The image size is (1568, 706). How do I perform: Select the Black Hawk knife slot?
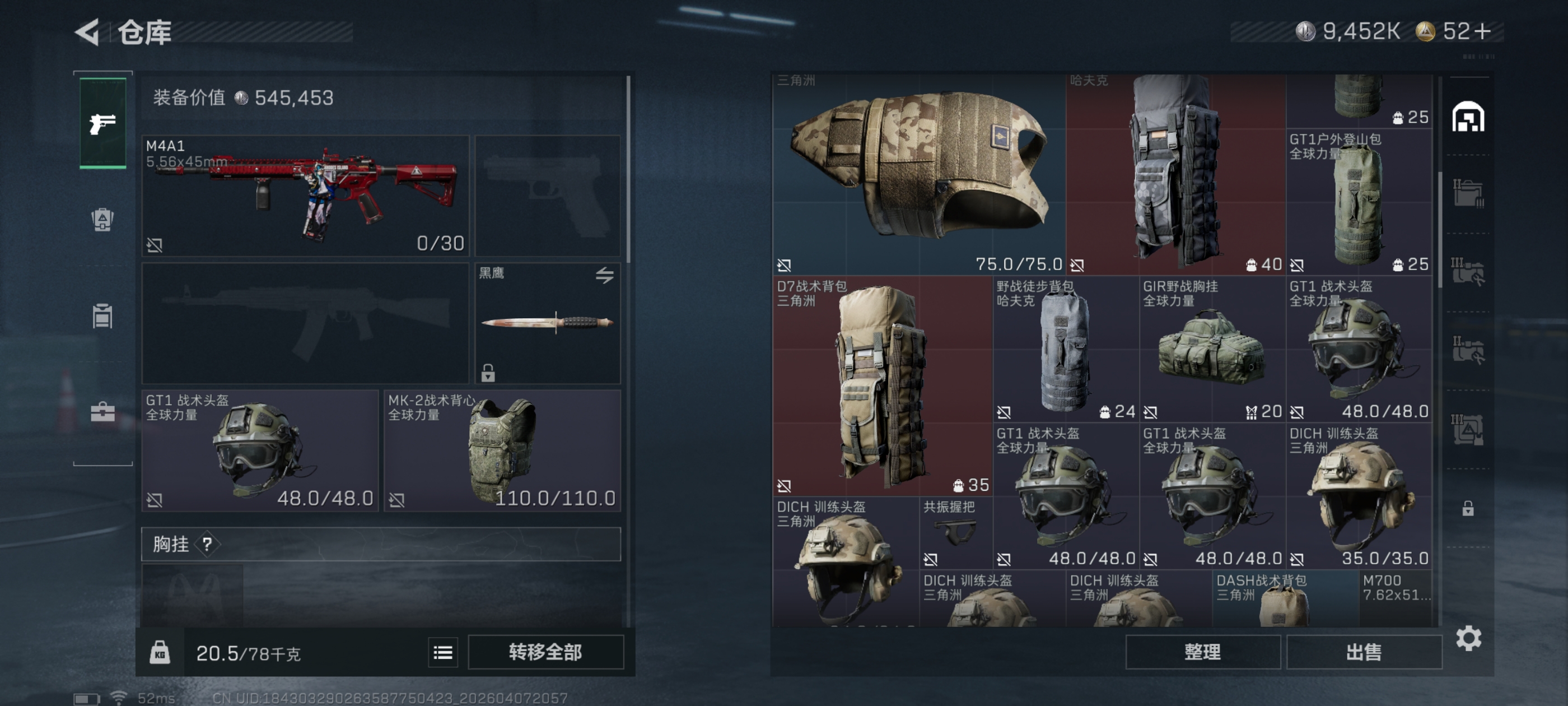[x=547, y=323]
